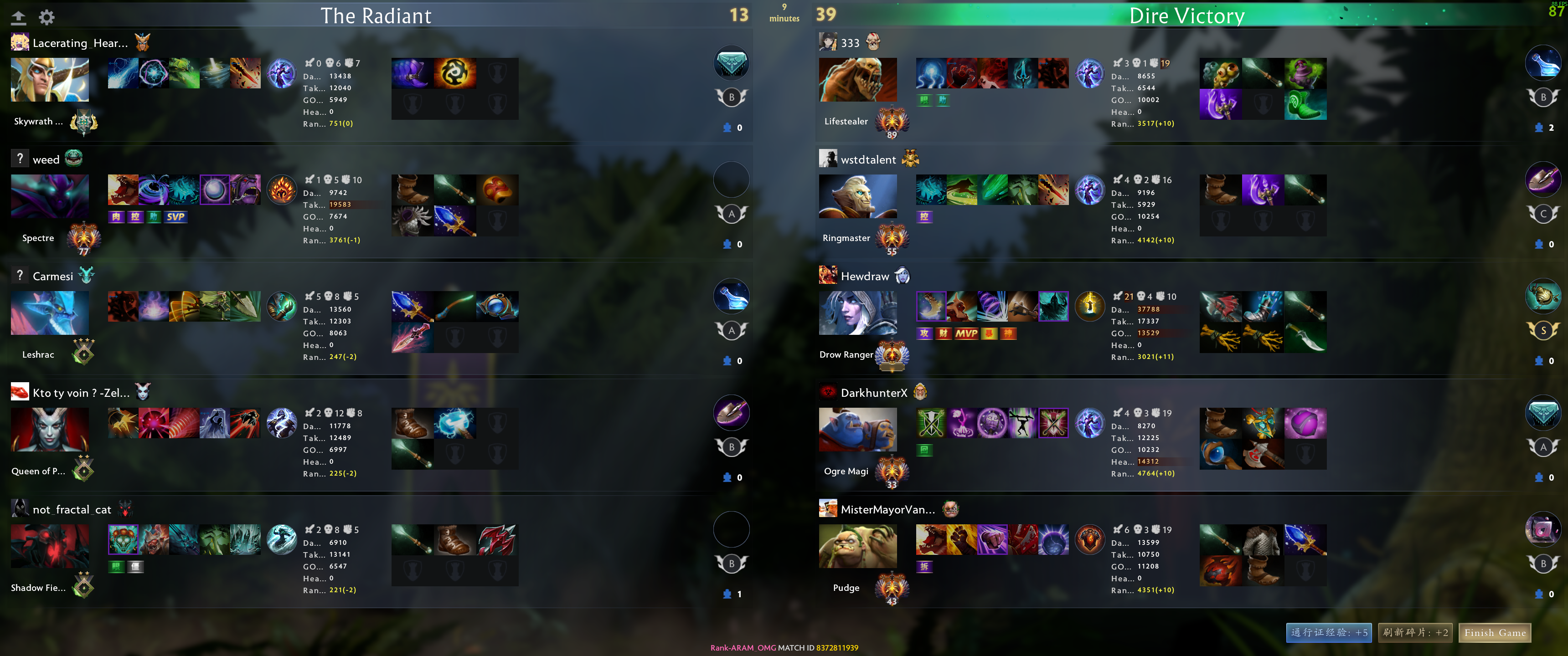Select the Spectre hero portrait

[50, 196]
